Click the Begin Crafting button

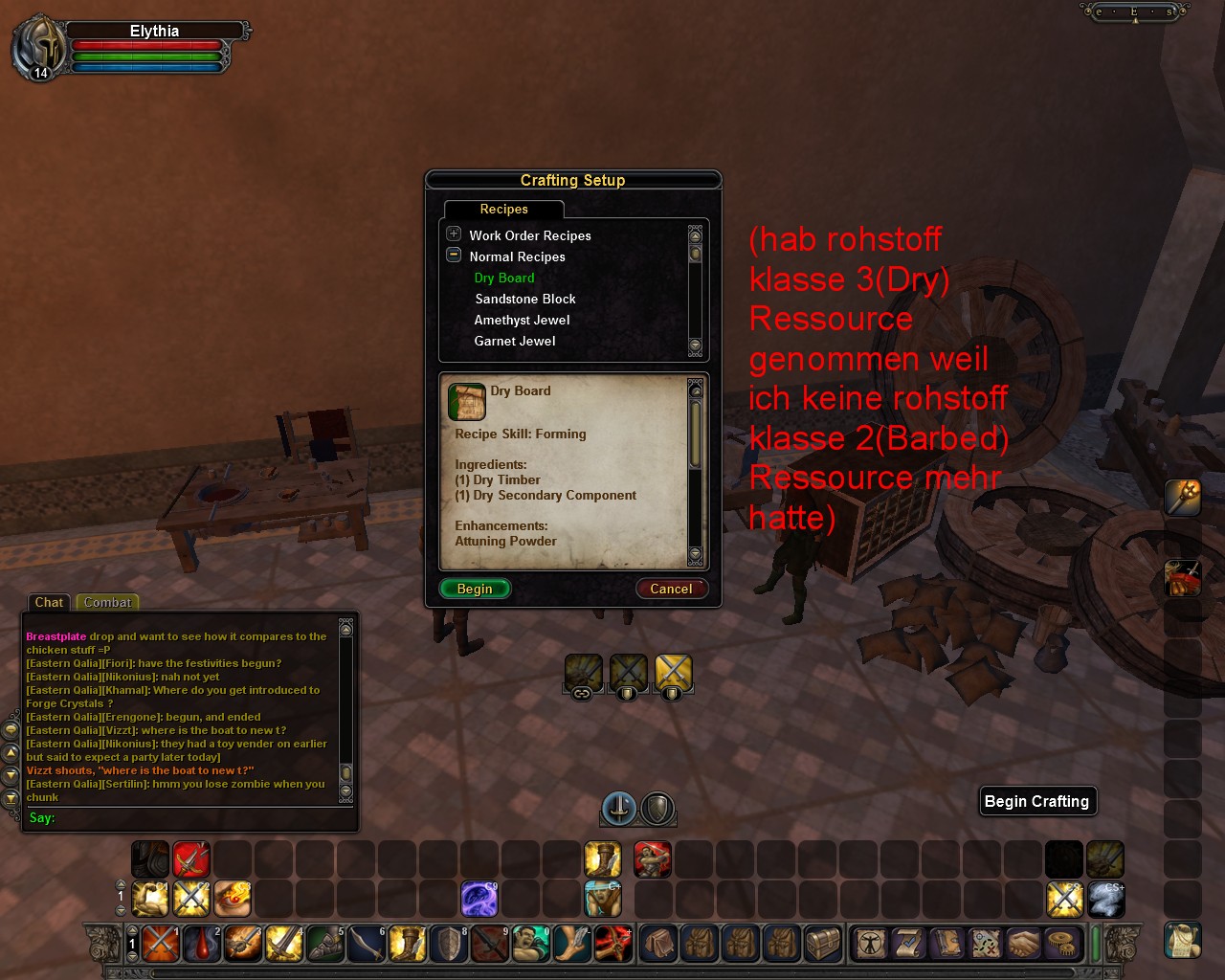point(1036,801)
